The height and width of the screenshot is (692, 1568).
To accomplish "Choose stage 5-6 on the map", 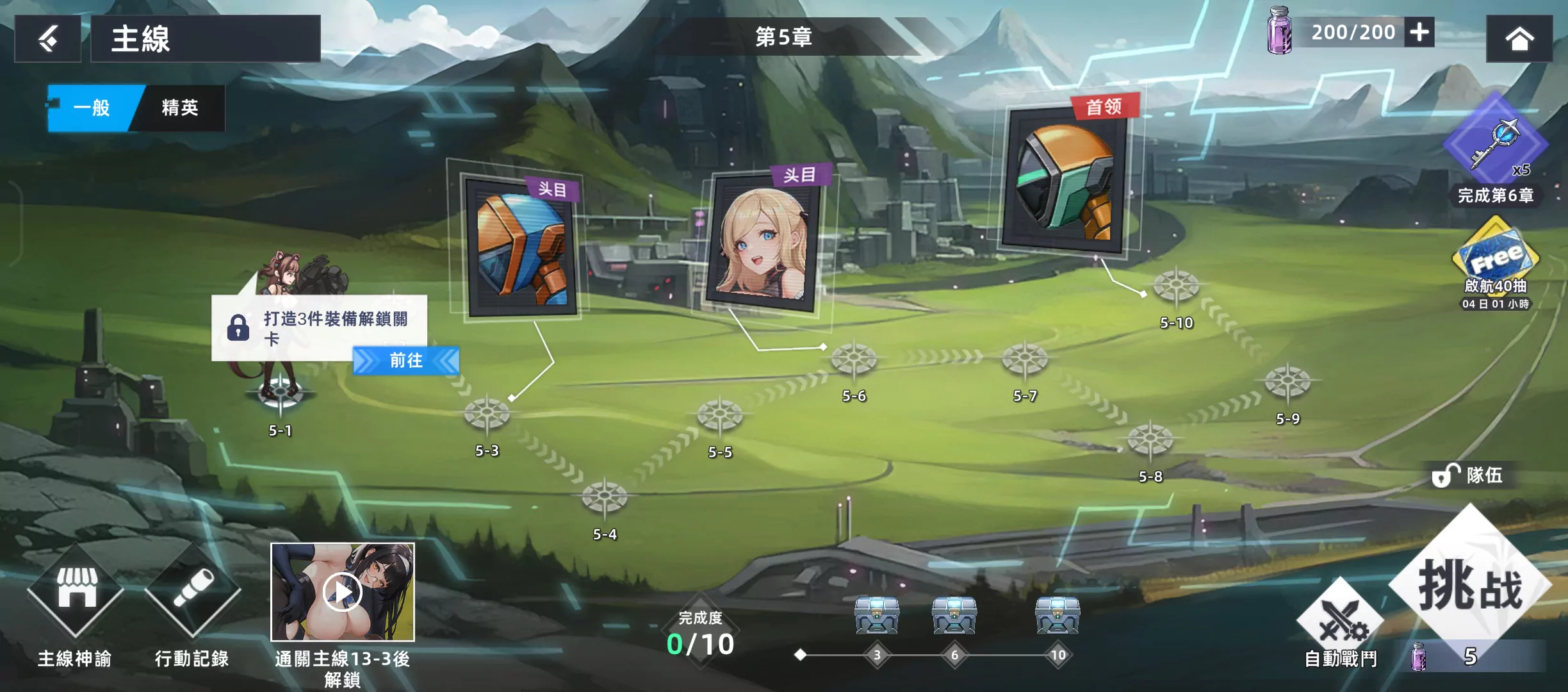I will tap(853, 360).
